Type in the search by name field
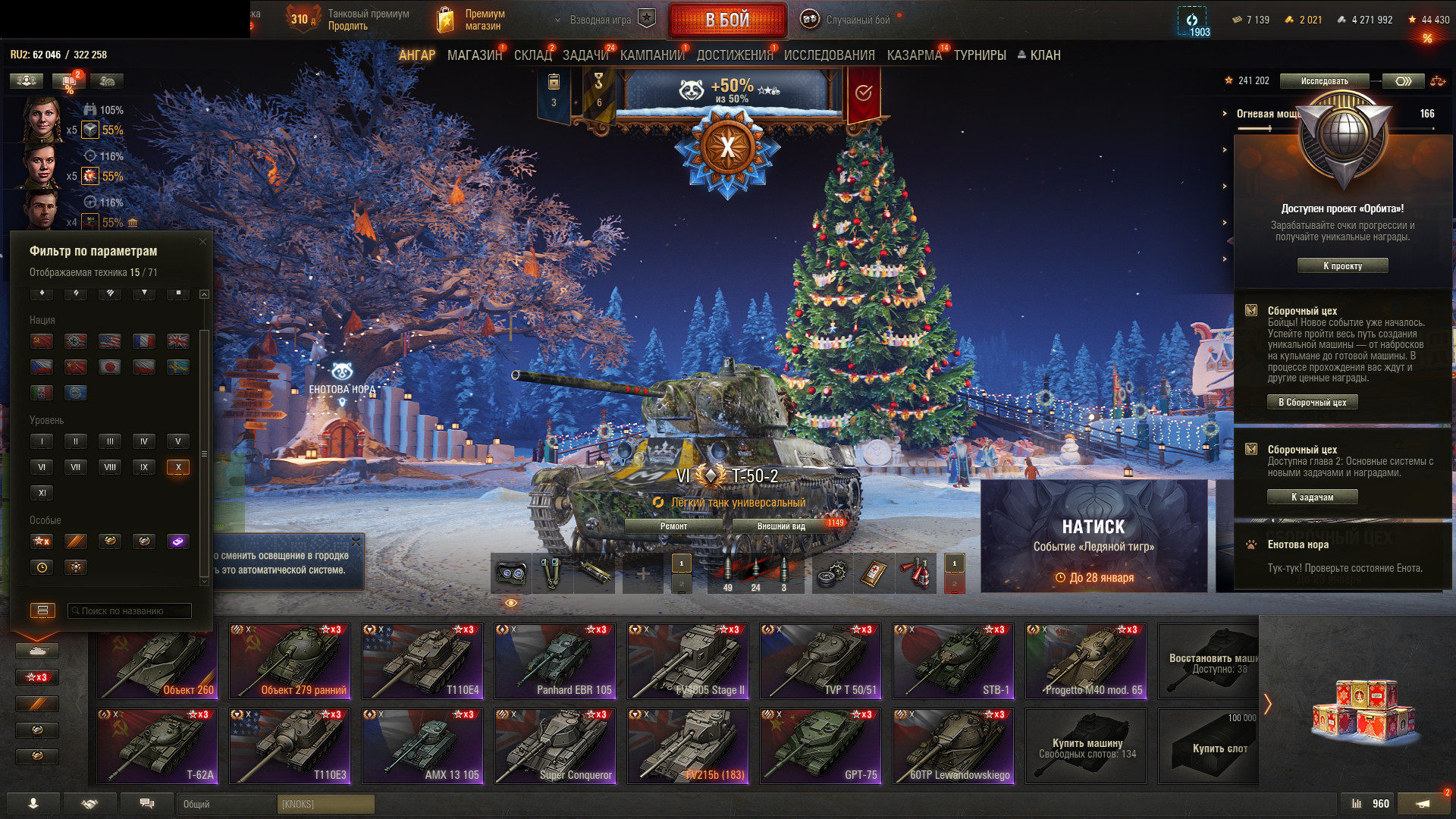 coord(130,611)
